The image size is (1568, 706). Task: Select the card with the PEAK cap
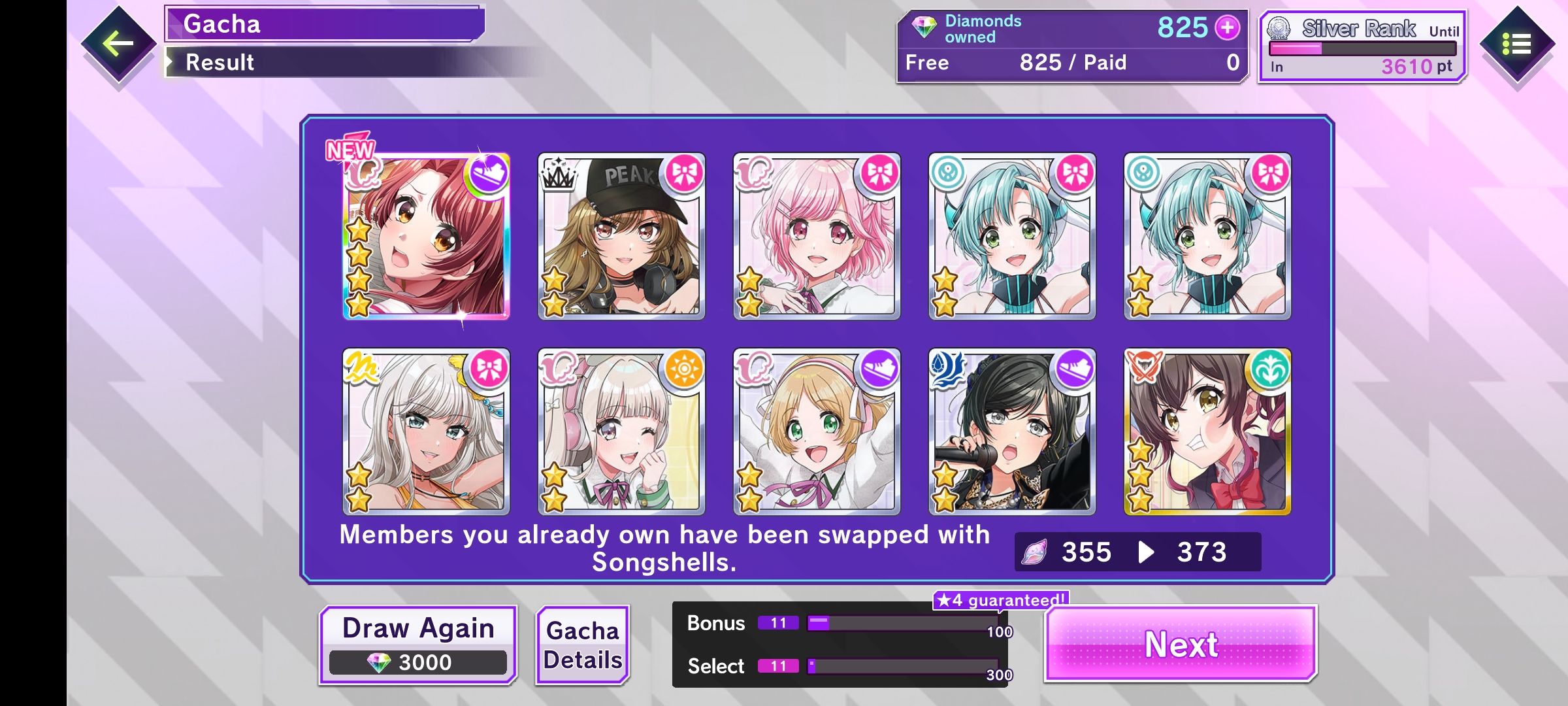[x=621, y=237]
